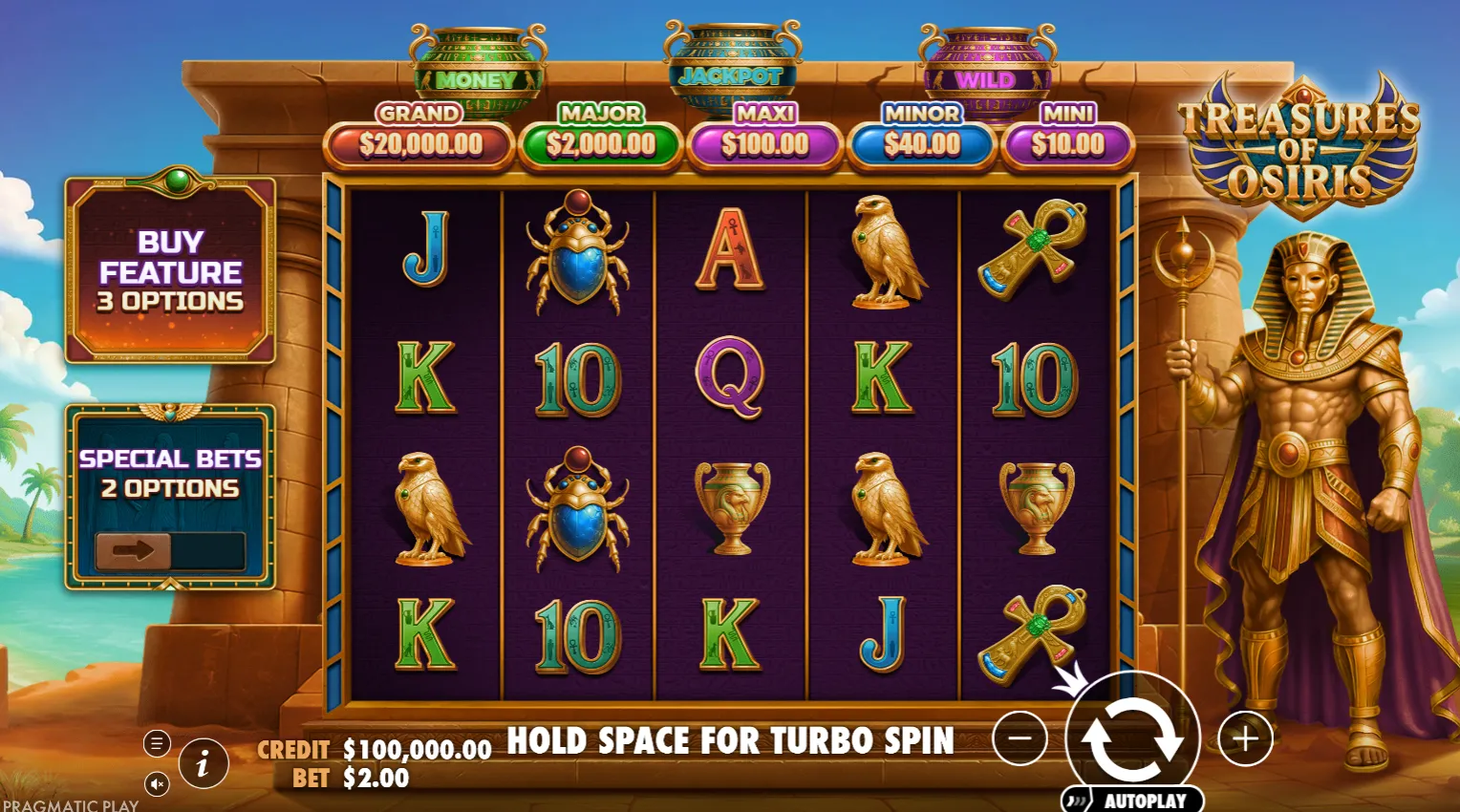Decrease the bet with the minus button
Image resolution: width=1460 pixels, height=812 pixels.
pos(1020,738)
